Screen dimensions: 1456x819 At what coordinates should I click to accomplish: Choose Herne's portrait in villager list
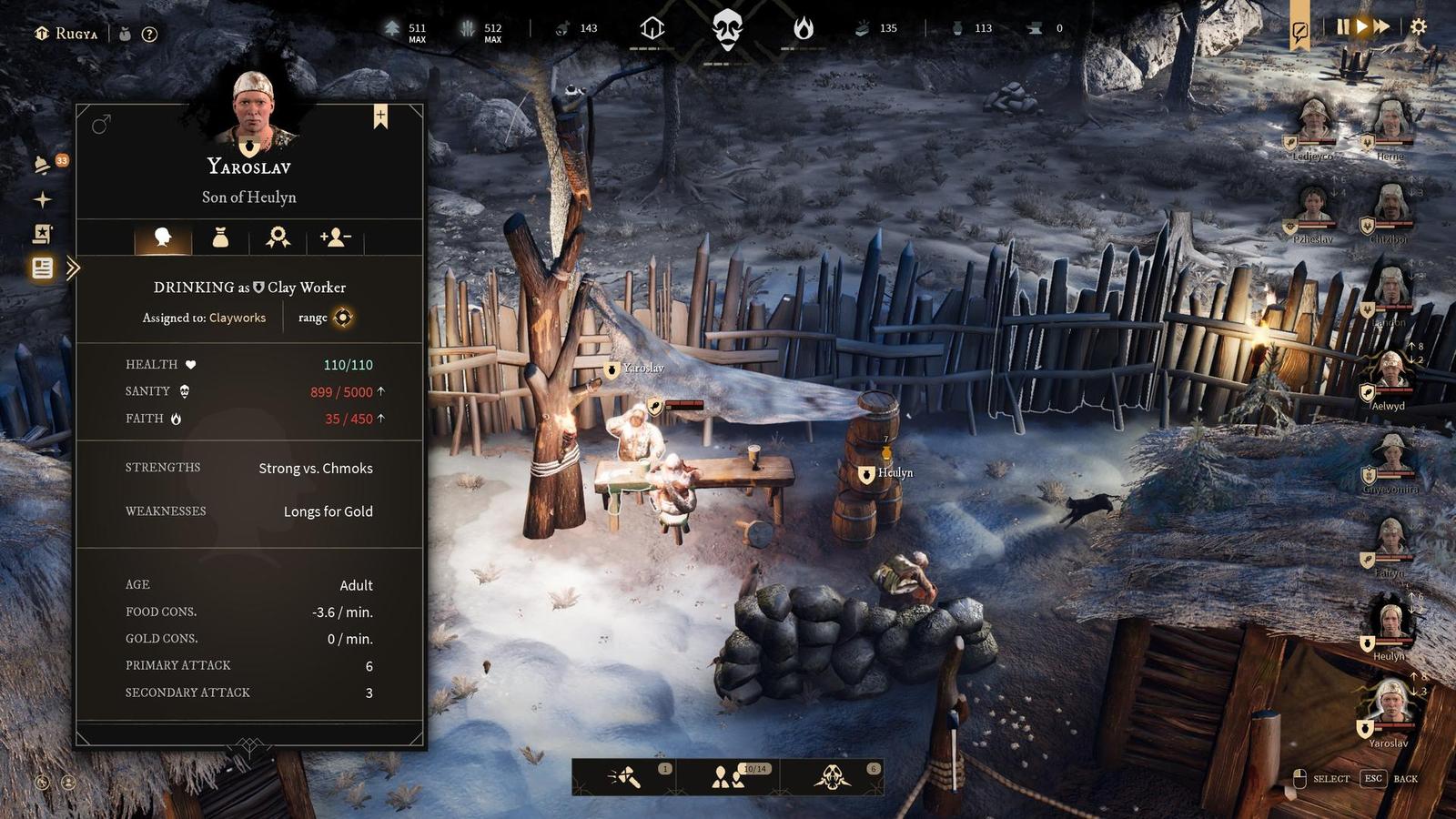[1390, 122]
